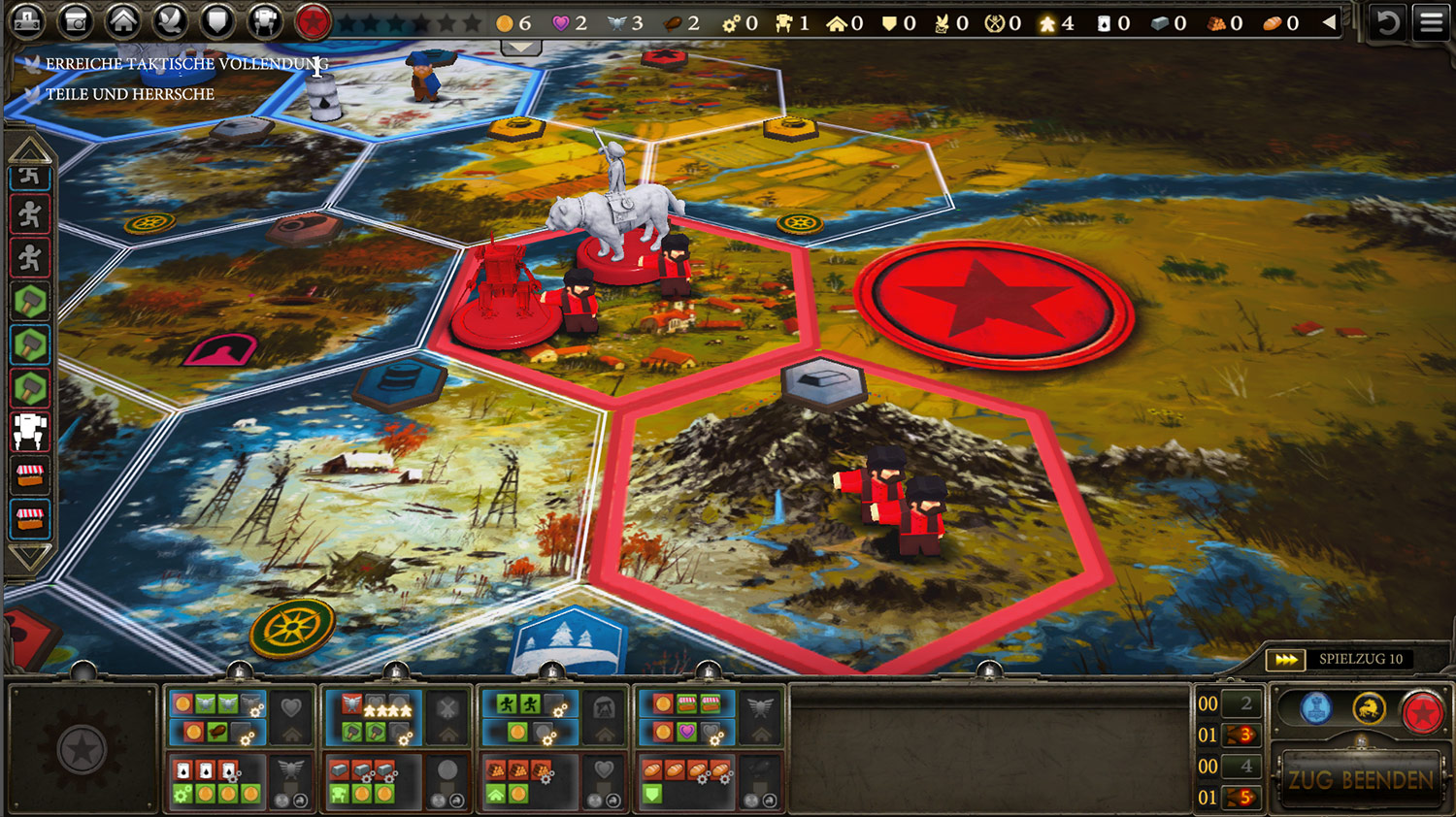Click the shield icon in top bar
Screen dimensions: 1456x817
coord(217,20)
